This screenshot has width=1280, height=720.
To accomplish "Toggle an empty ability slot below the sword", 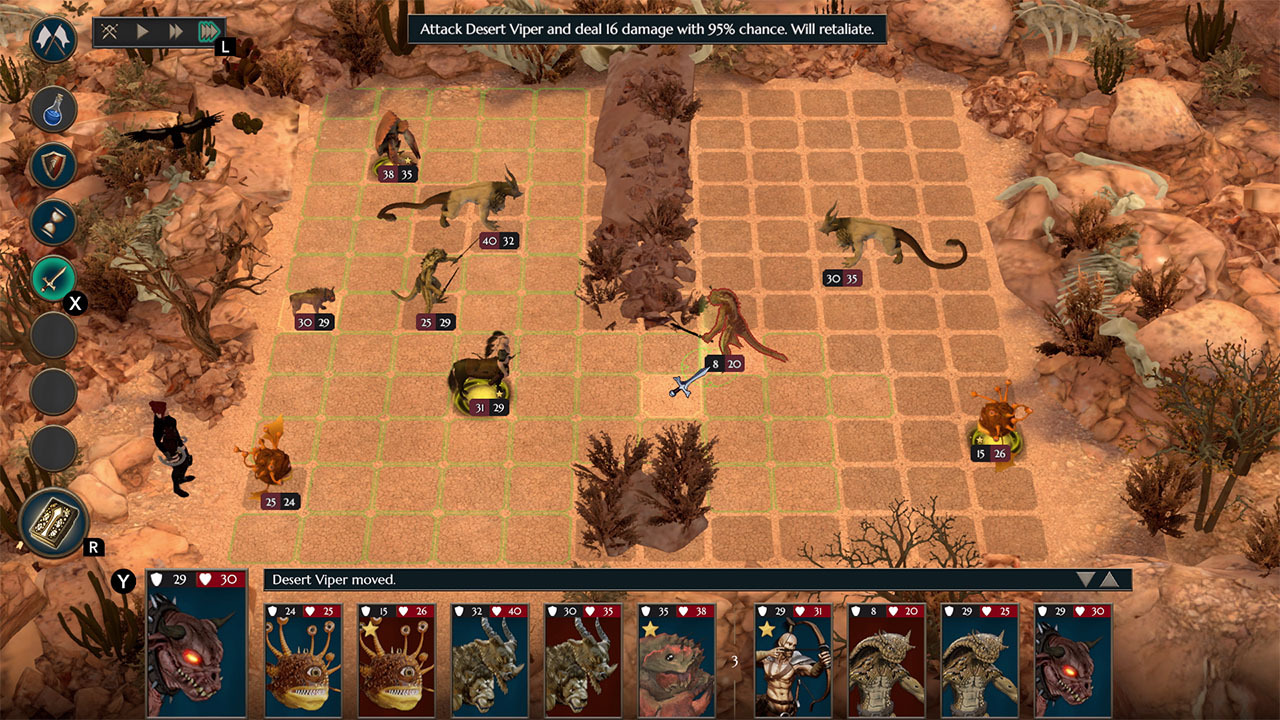I will click(x=52, y=334).
